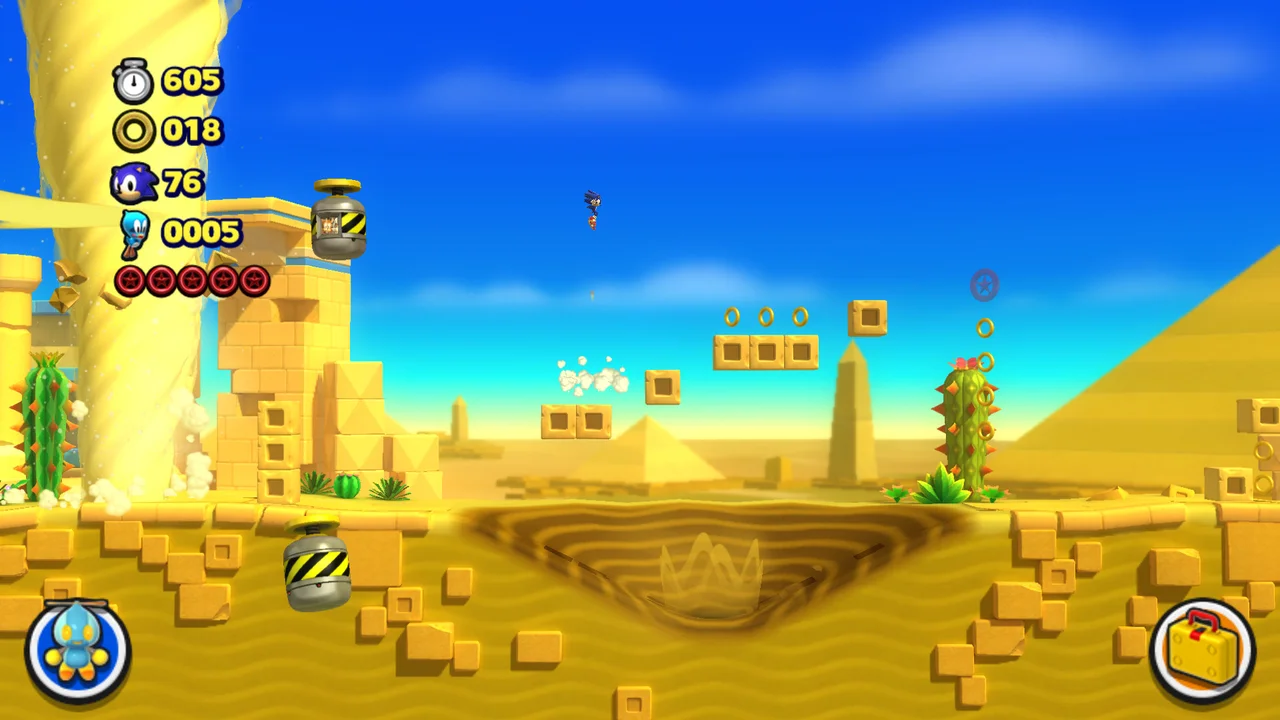Click the row of three floating rings

pyautogui.click(x=766, y=317)
